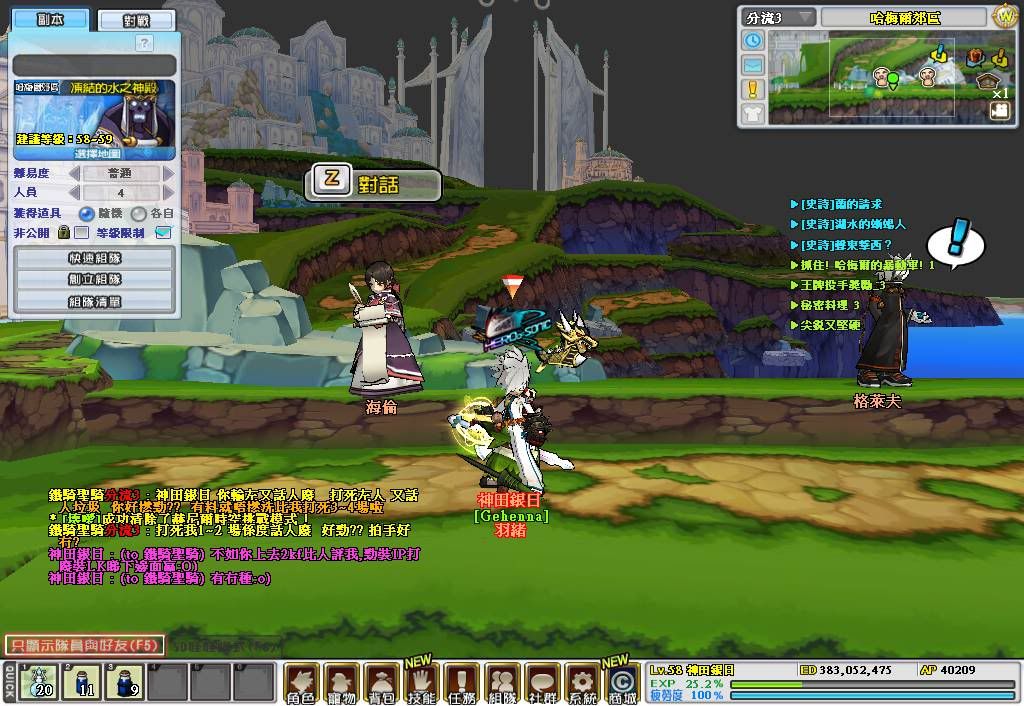Decrease the 人員 party size with left arrow

73,193
